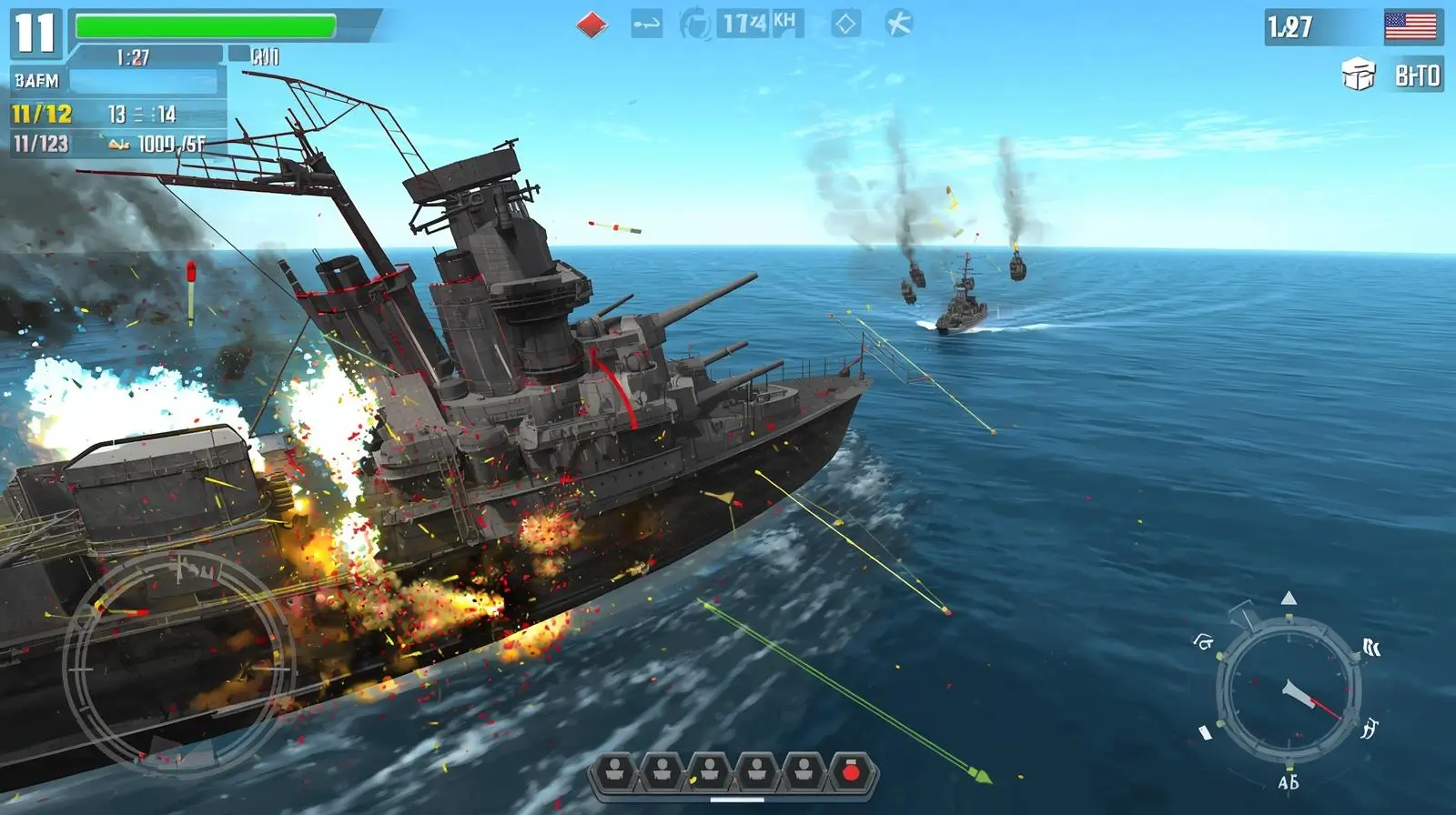Click the American flag icon

1410,26
